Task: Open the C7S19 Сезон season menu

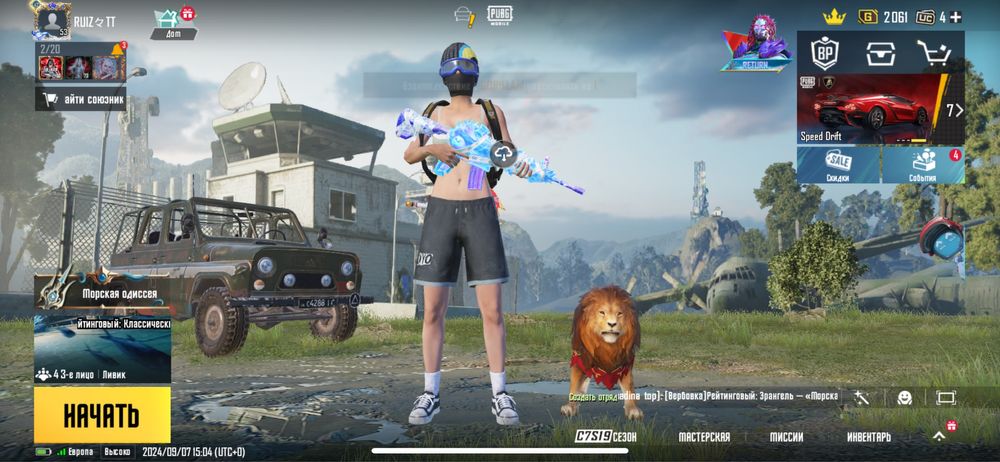Action: [x=606, y=437]
